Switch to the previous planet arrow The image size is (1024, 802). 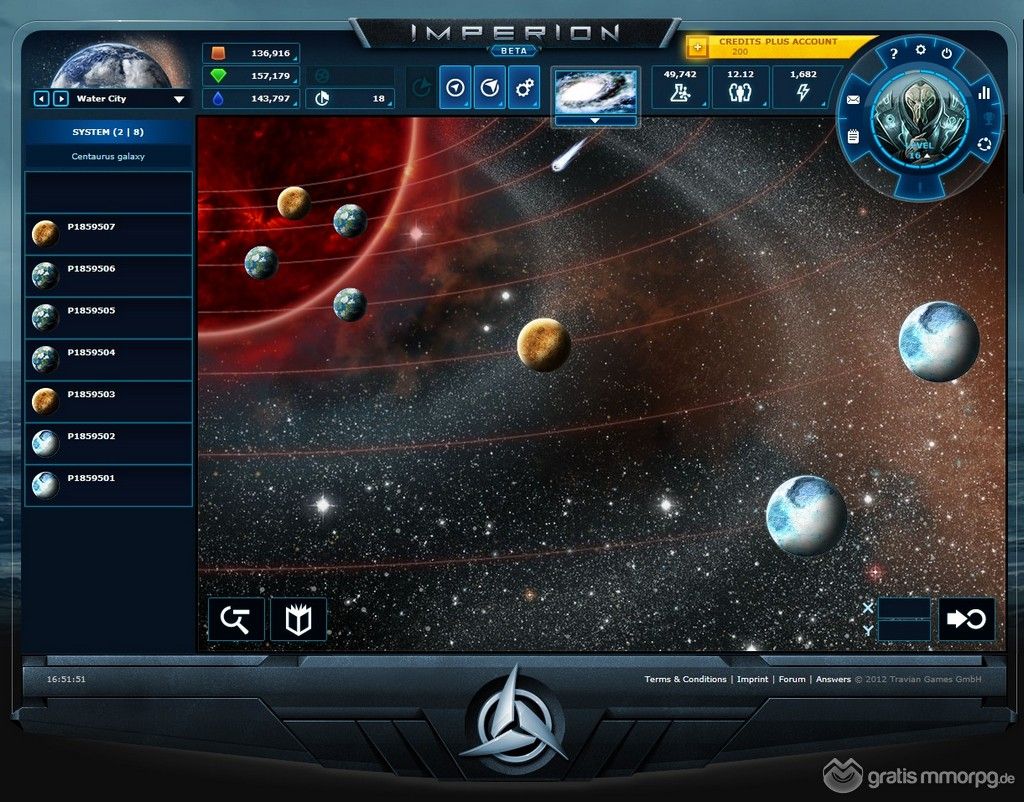[42, 99]
